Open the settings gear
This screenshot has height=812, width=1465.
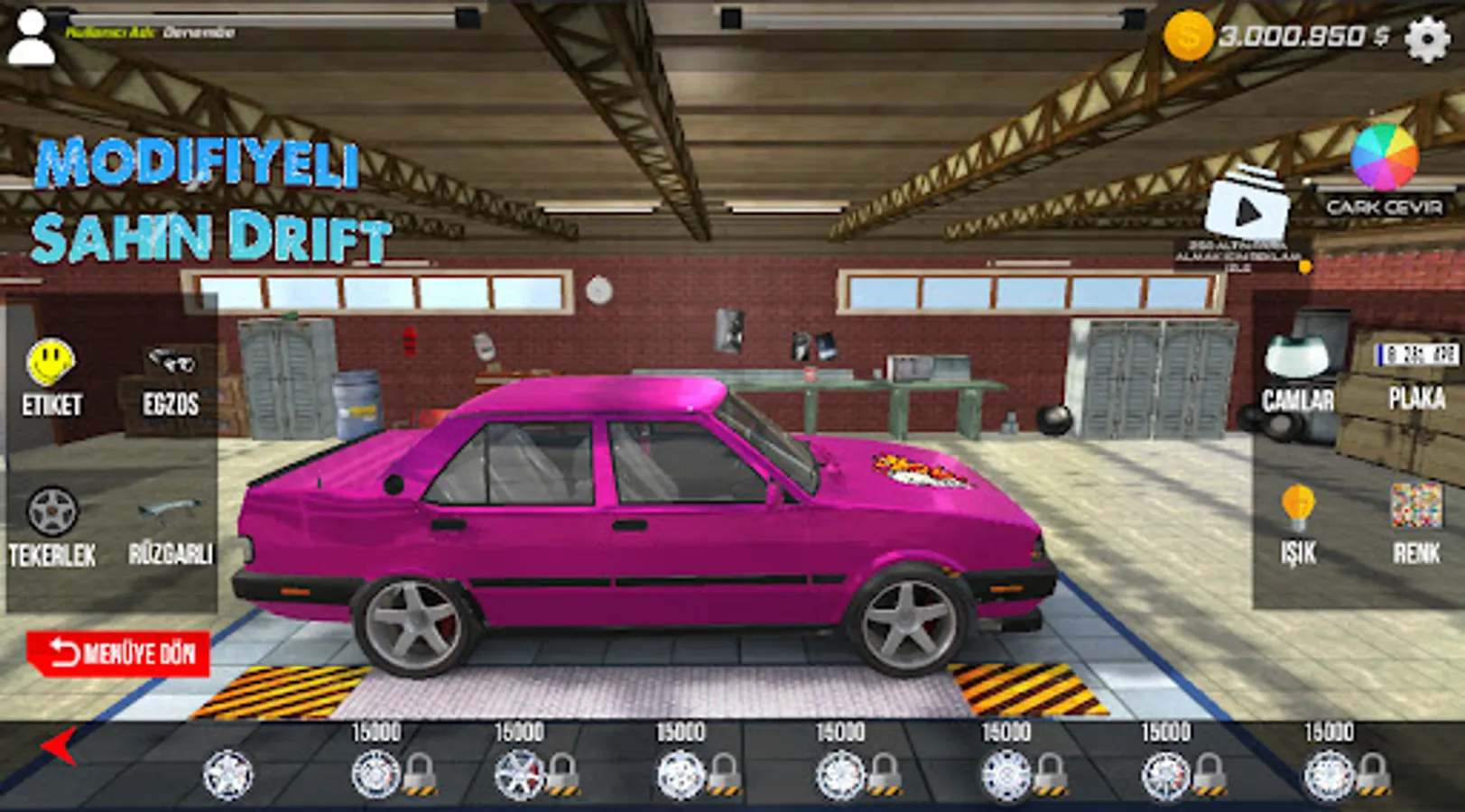tap(1429, 38)
